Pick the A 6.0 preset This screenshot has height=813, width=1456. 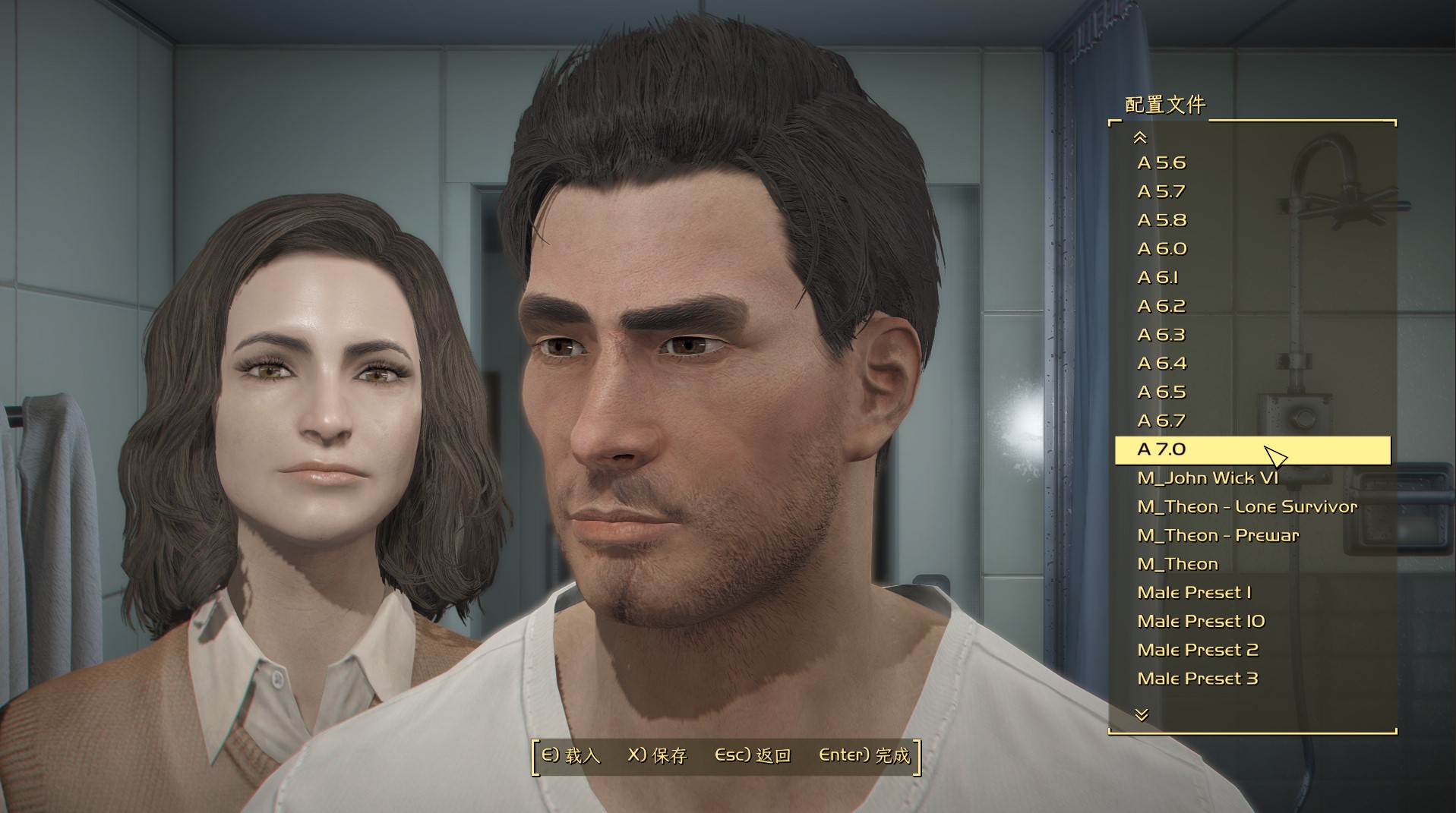pyautogui.click(x=1161, y=248)
